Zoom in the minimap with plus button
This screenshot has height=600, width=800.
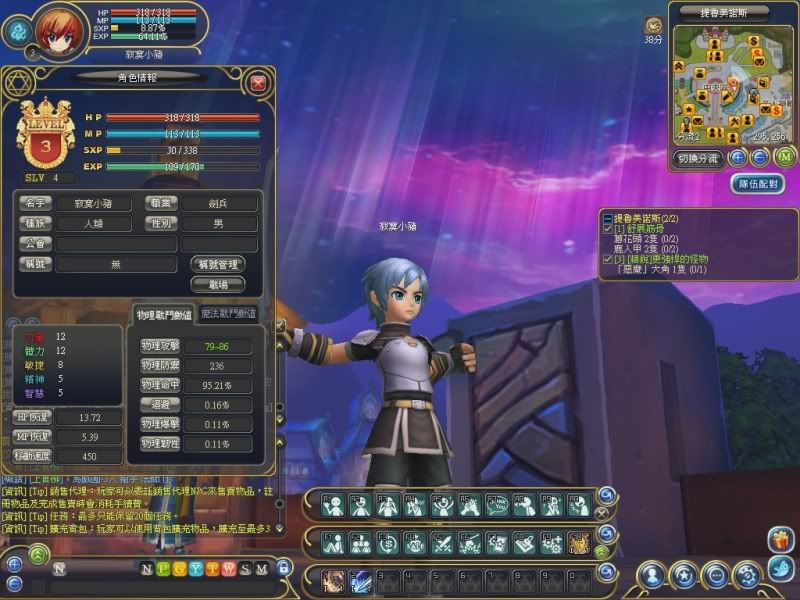point(738,157)
